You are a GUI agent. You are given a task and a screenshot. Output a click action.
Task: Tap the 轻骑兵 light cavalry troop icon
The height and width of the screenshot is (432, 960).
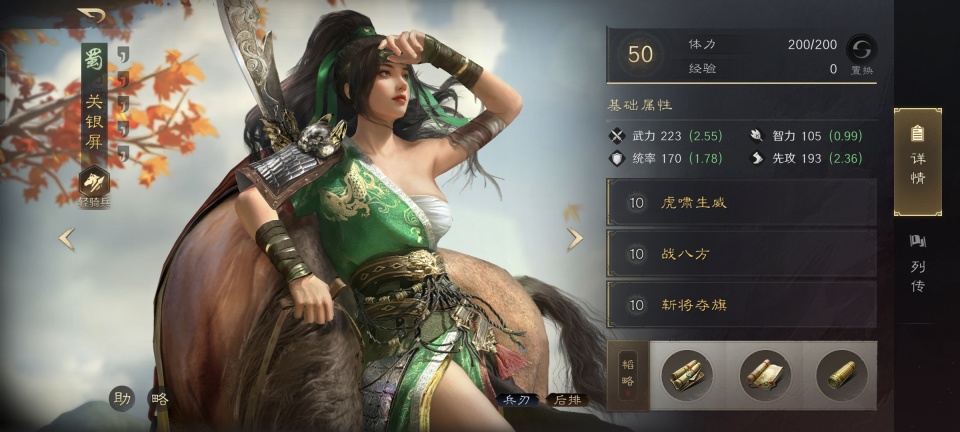coord(96,185)
